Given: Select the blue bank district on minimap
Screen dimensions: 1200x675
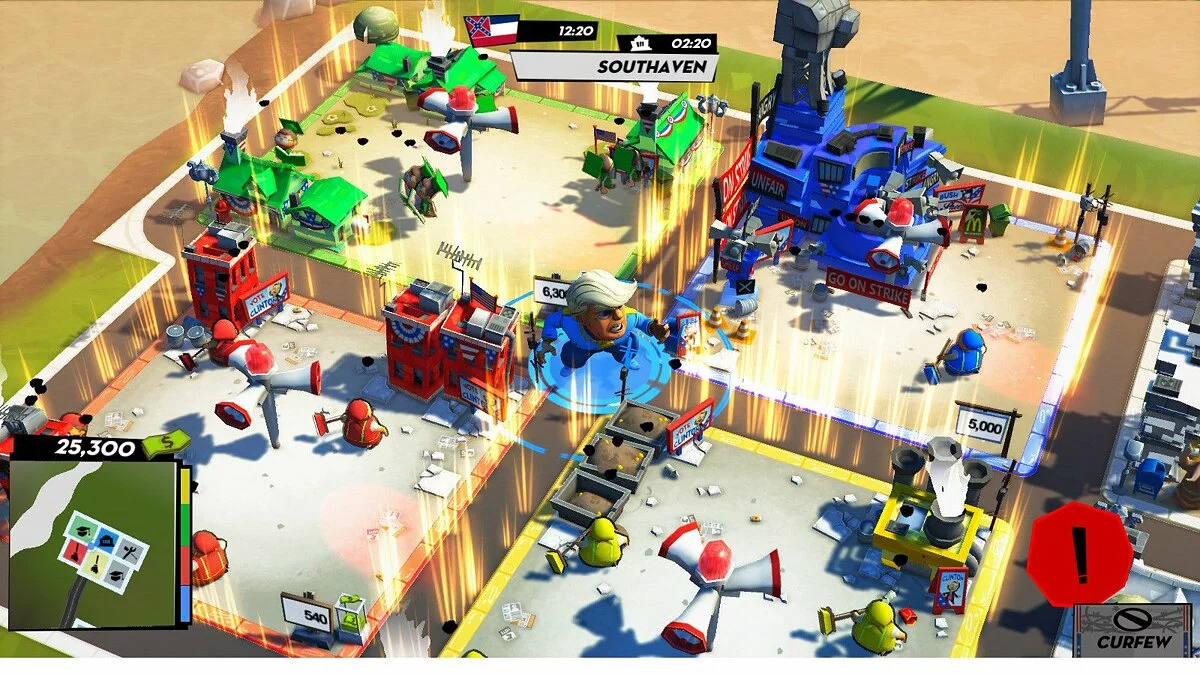Looking at the screenshot, I should pos(104,540).
